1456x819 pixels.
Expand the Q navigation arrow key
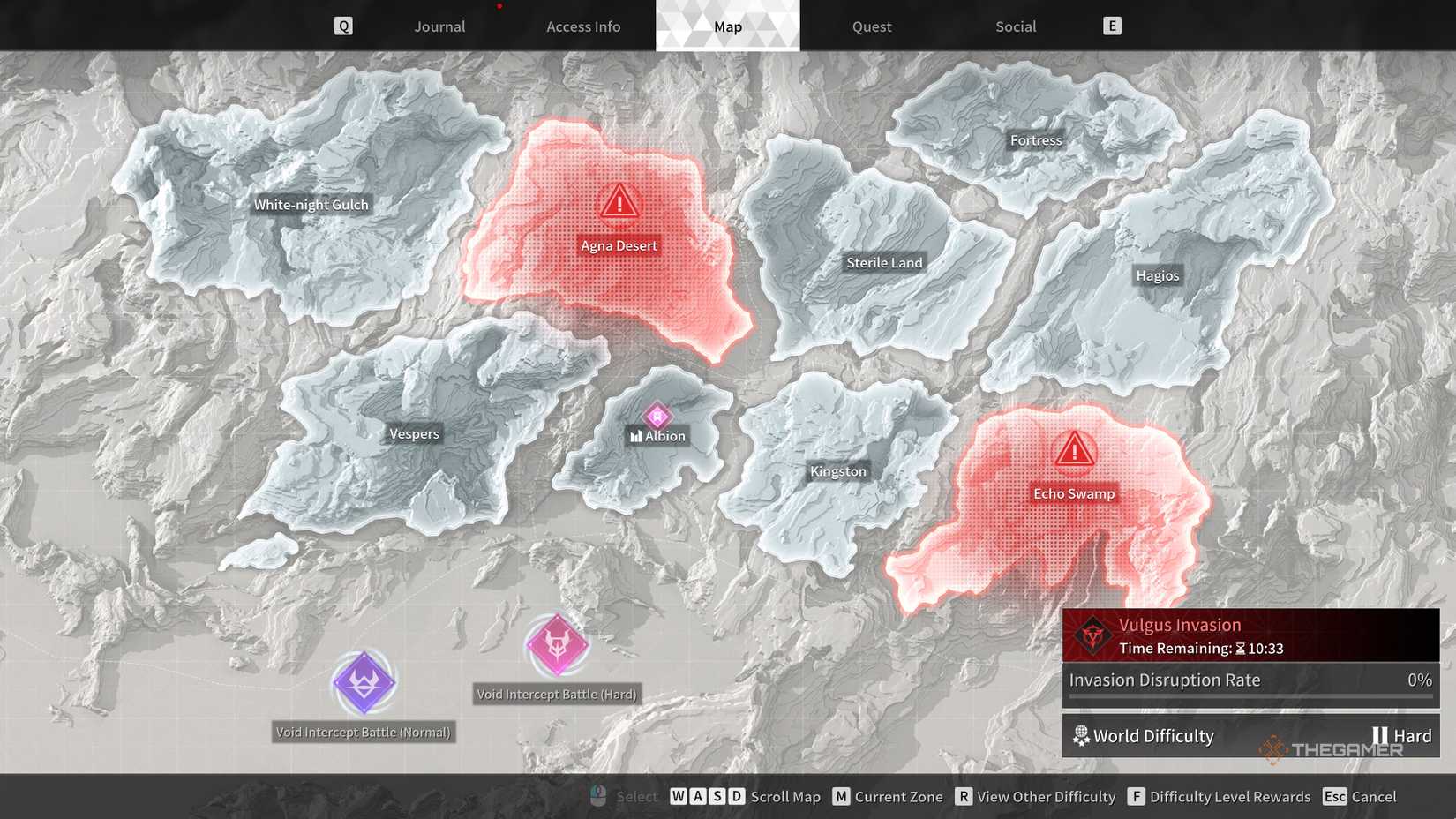pos(342,26)
